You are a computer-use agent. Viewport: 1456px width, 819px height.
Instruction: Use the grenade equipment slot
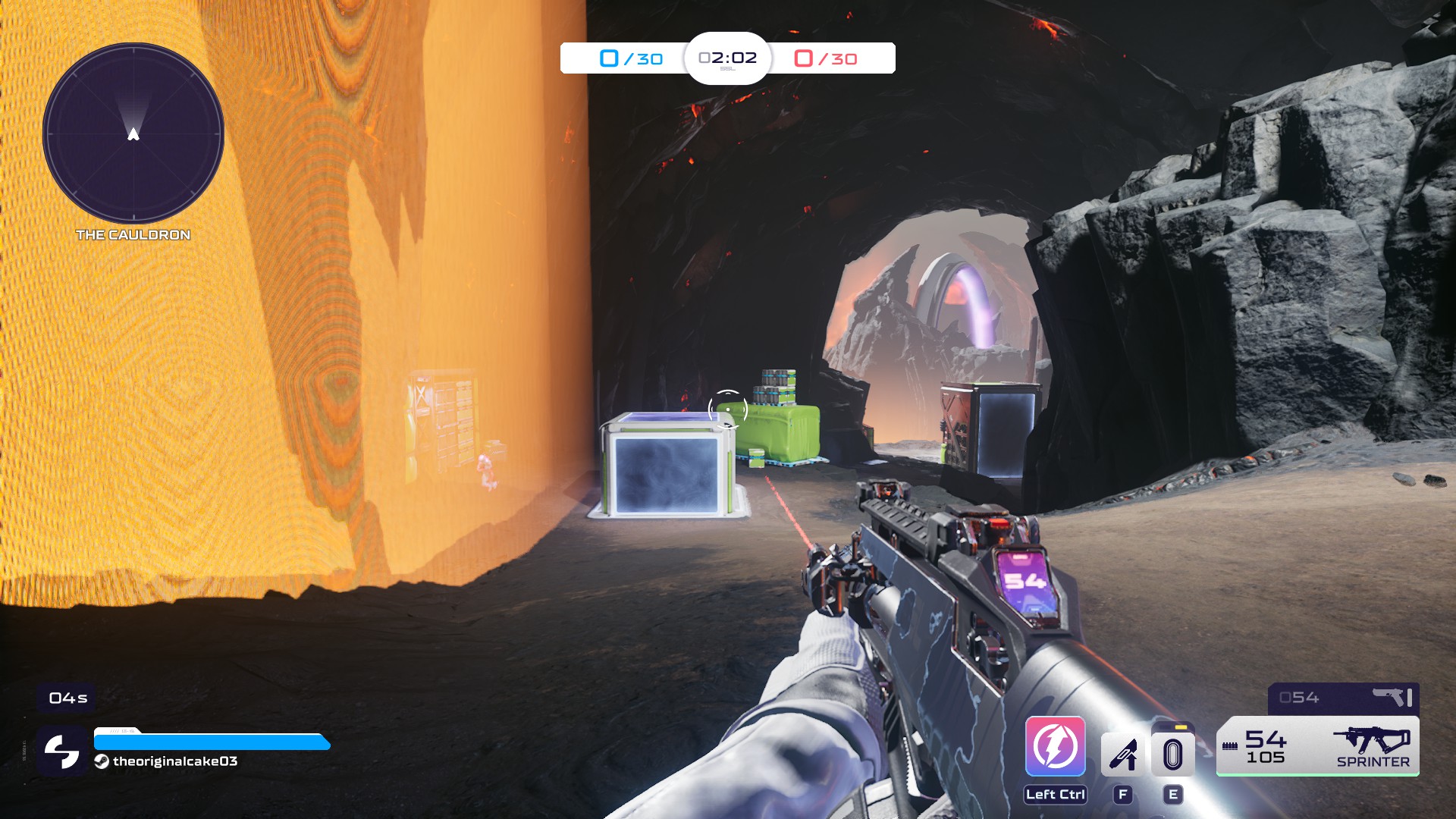[1172, 754]
